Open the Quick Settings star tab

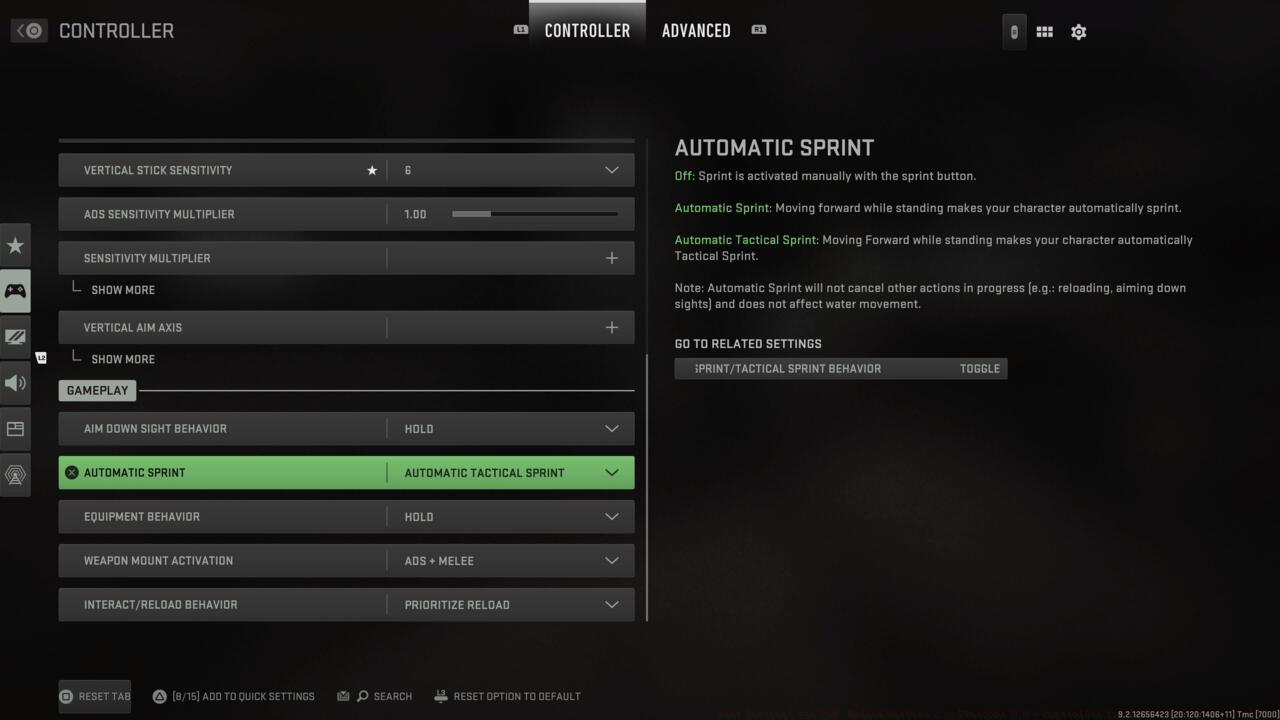coord(15,245)
